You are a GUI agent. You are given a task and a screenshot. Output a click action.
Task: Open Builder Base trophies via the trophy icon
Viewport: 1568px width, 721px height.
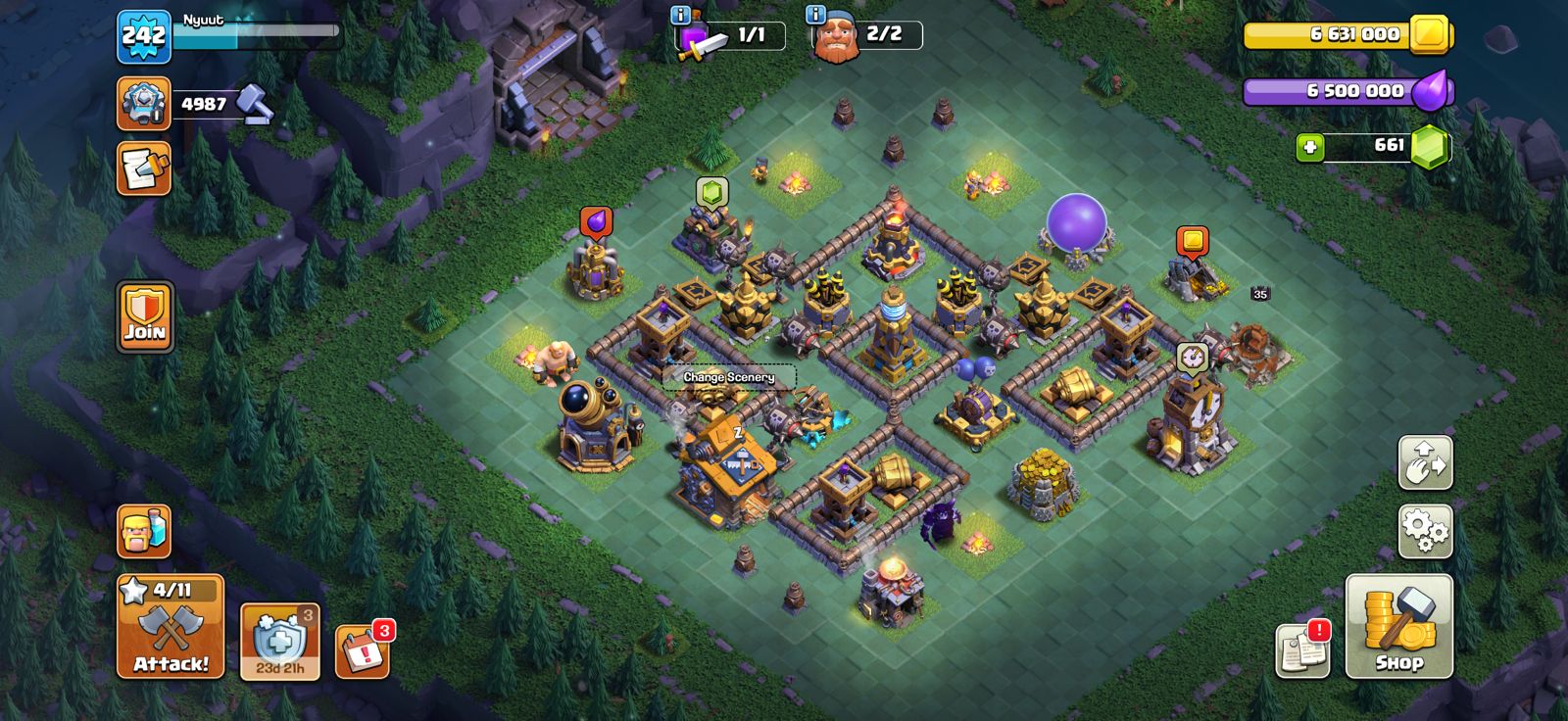click(145, 101)
